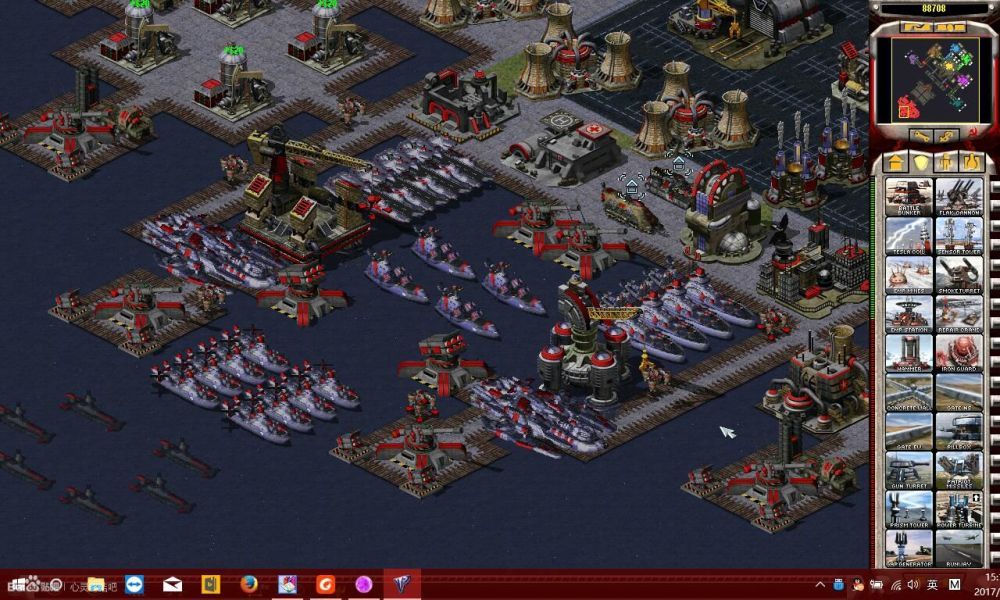1000x600 pixels.
Task: Switch to the defenses shield tab
Action: (920, 162)
